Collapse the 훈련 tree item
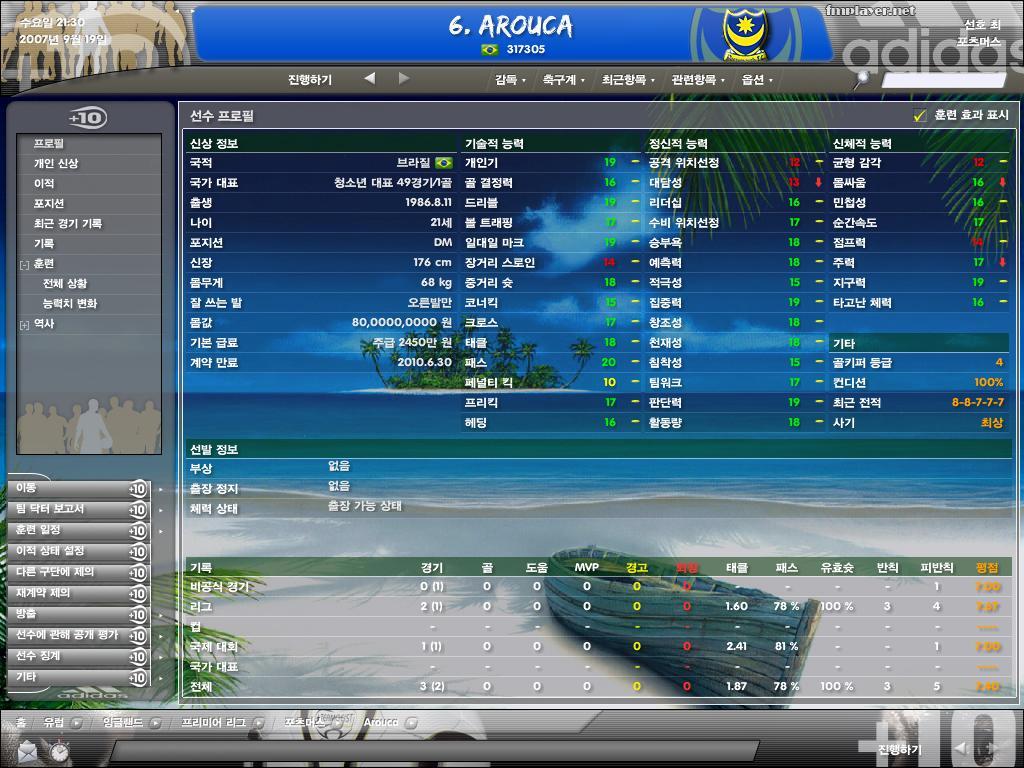This screenshot has width=1024, height=768. click(25, 264)
